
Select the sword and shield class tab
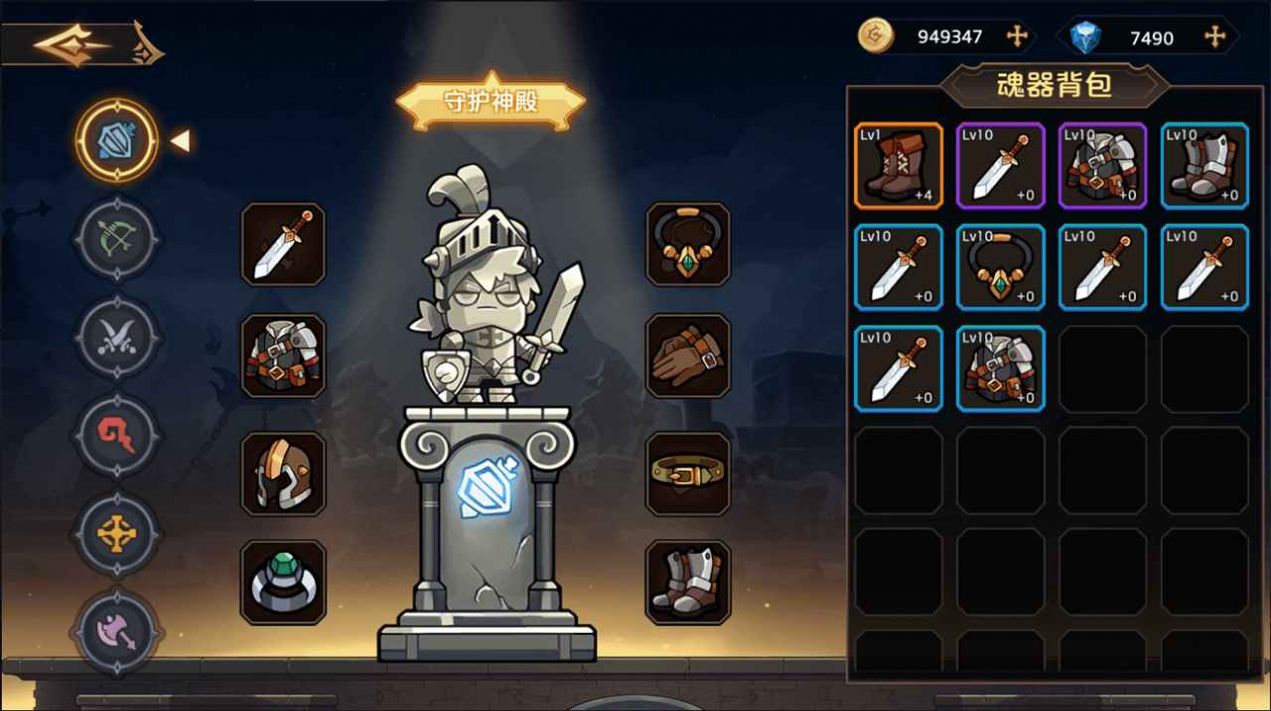pos(116,141)
